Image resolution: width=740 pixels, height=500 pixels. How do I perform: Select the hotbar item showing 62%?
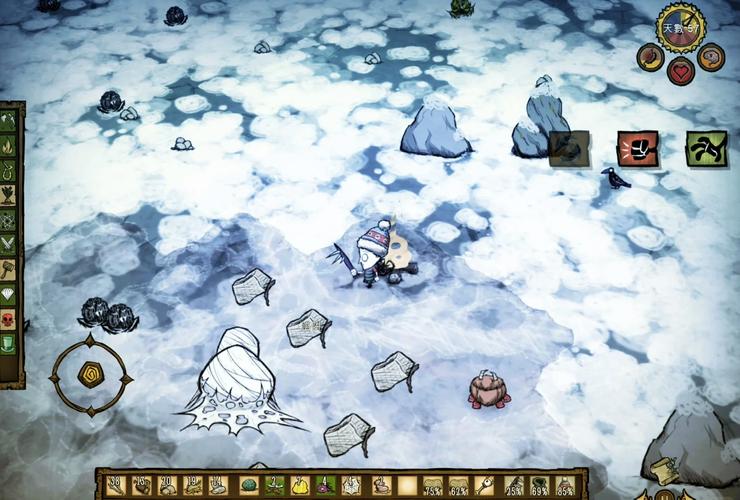(x=459, y=486)
